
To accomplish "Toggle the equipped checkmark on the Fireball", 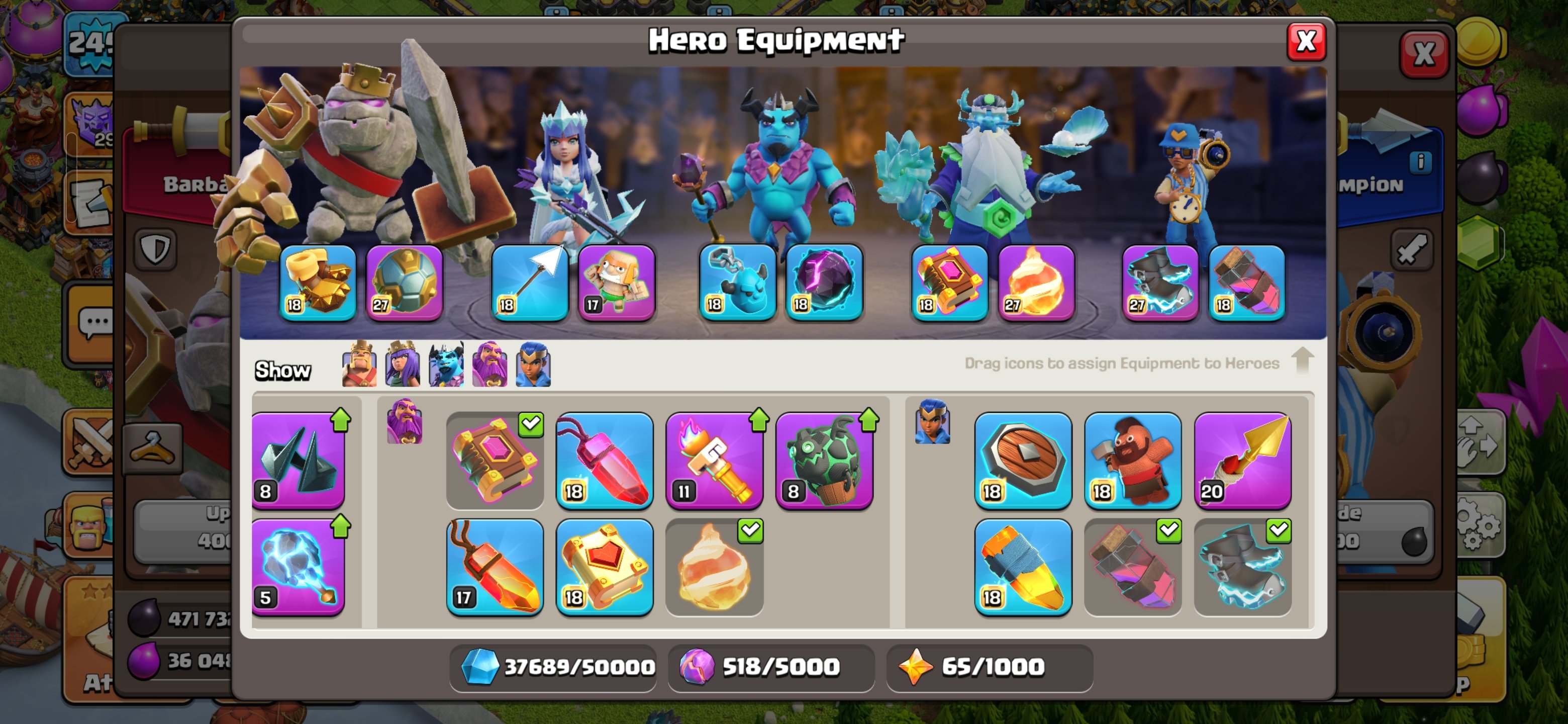I will (749, 530).
